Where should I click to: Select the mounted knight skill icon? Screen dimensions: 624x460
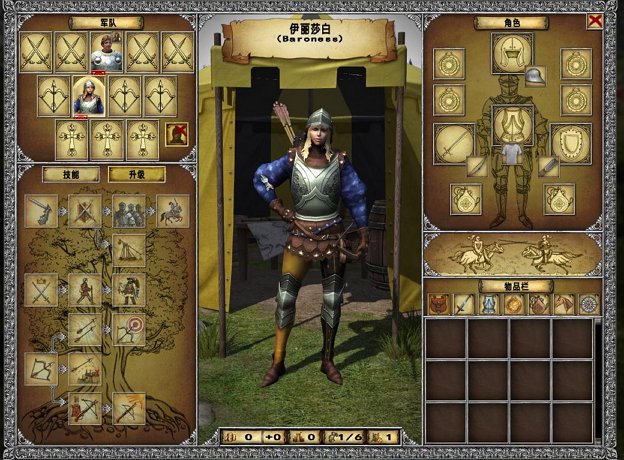tap(172, 211)
